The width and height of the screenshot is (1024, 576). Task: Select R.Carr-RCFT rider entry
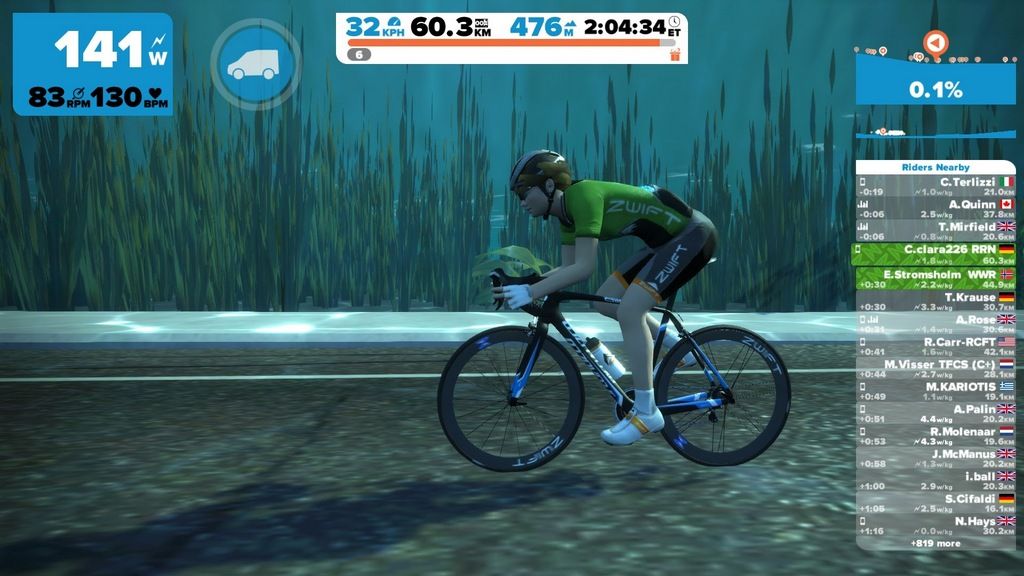click(935, 346)
